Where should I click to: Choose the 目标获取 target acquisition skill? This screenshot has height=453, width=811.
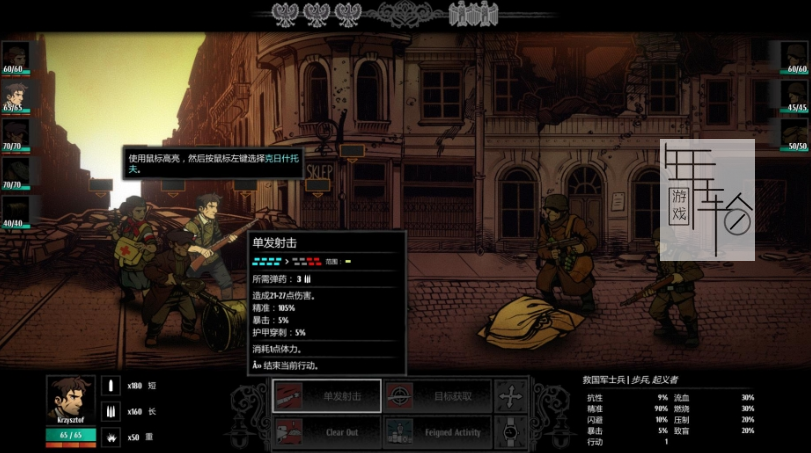point(438,396)
